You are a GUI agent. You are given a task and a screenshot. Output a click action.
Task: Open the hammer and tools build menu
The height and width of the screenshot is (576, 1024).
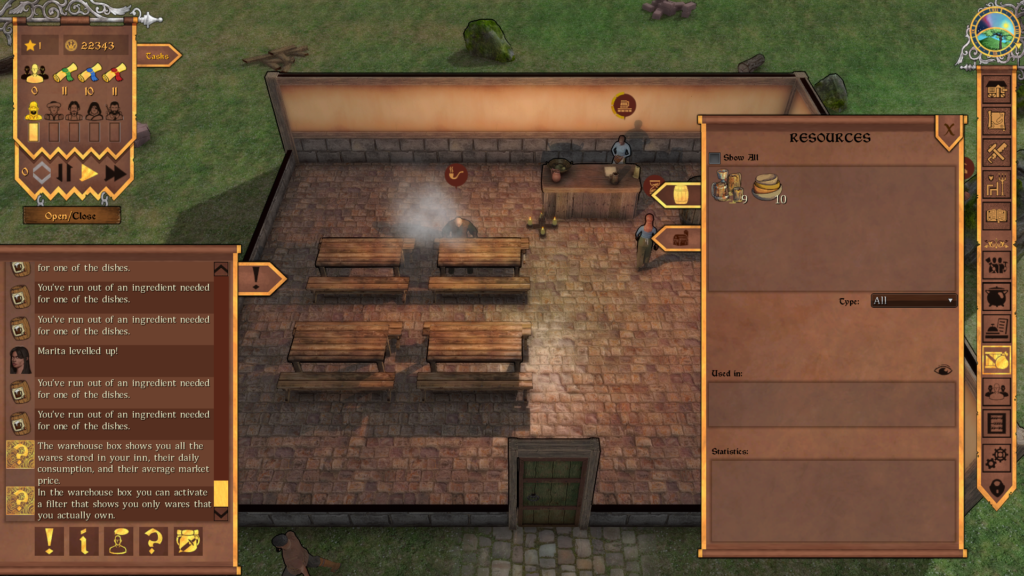(996, 153)
